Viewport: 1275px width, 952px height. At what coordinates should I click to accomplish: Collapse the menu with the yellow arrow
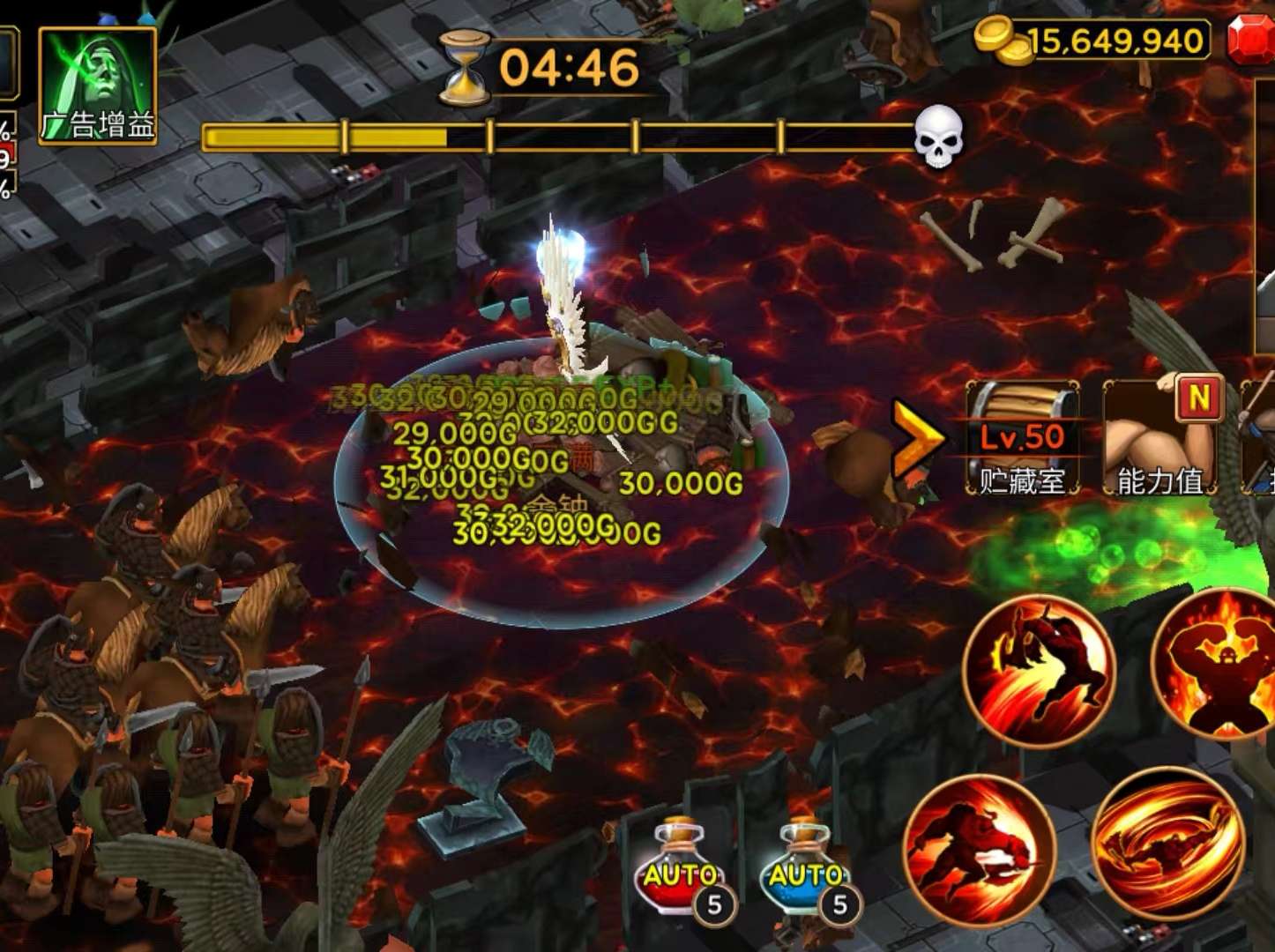[917, 438]
